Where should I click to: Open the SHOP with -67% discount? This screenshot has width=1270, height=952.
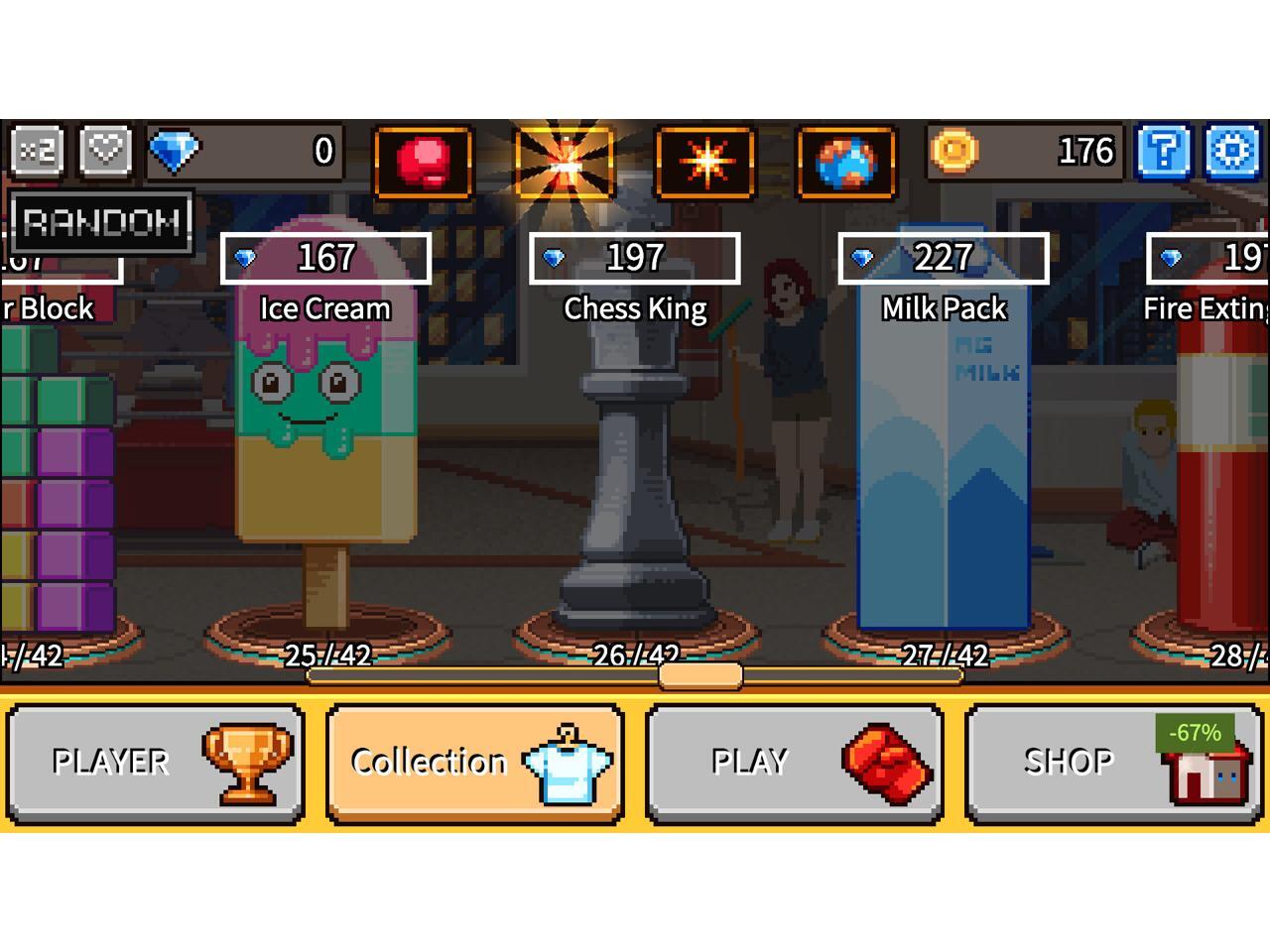(1113, 763)
